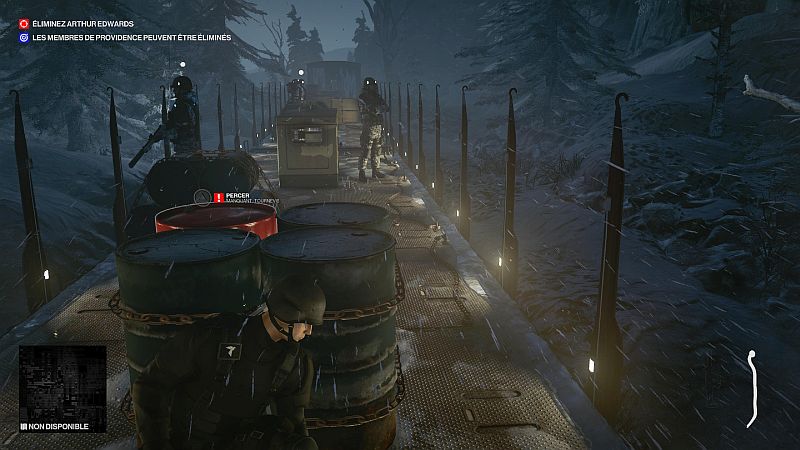Click the Providence members optional objective
This screenshot has height=450, width=800.
[x=131, y=37]
